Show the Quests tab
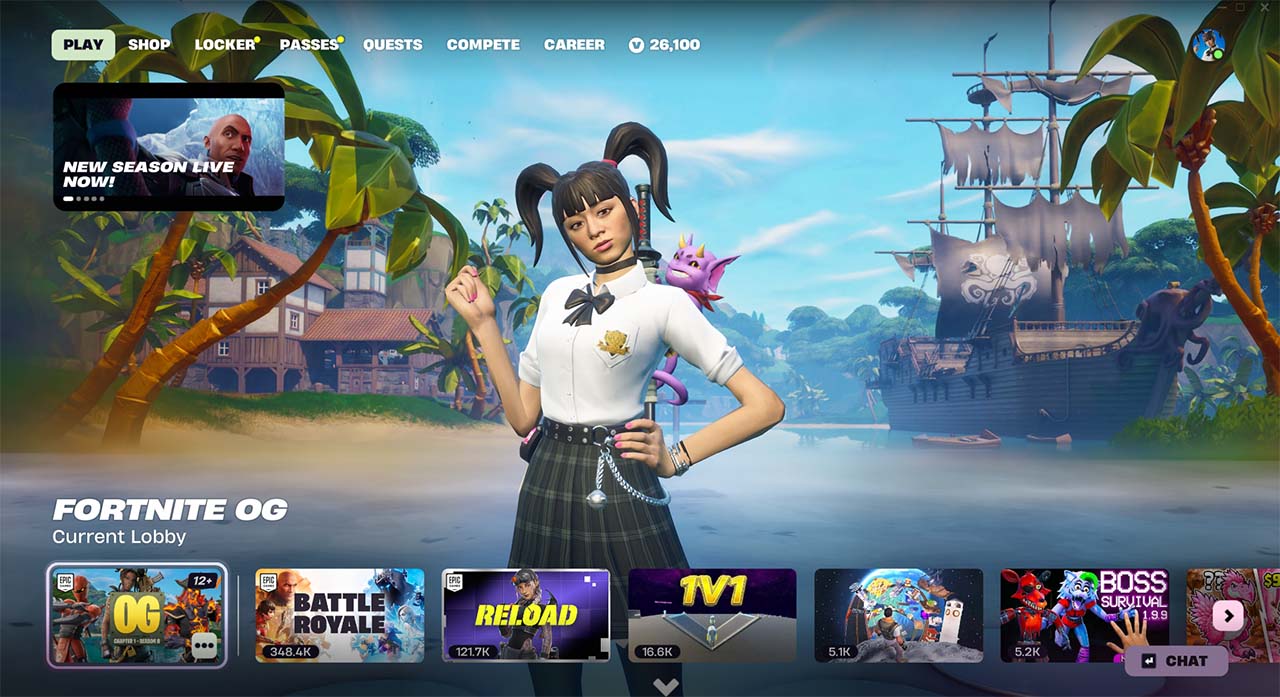The width and height of the screenshot is (1280, 697). 392,45
